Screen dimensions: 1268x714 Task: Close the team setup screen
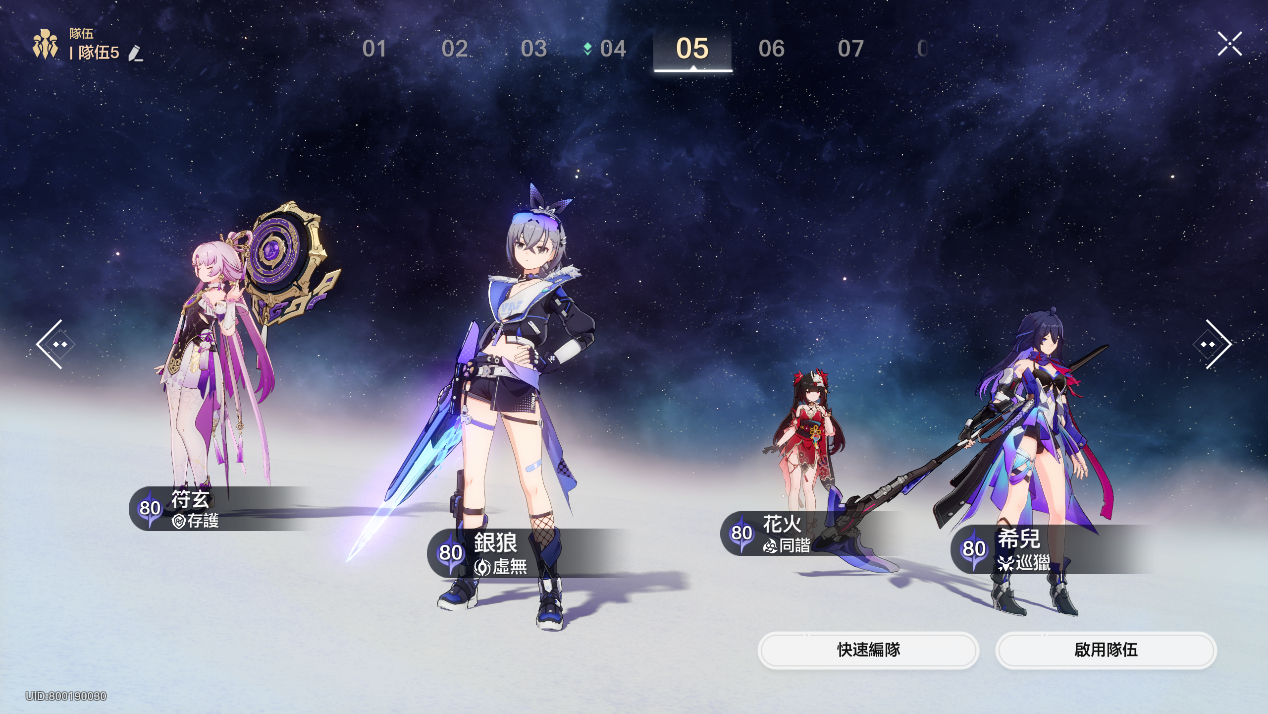coord(1229,44)
